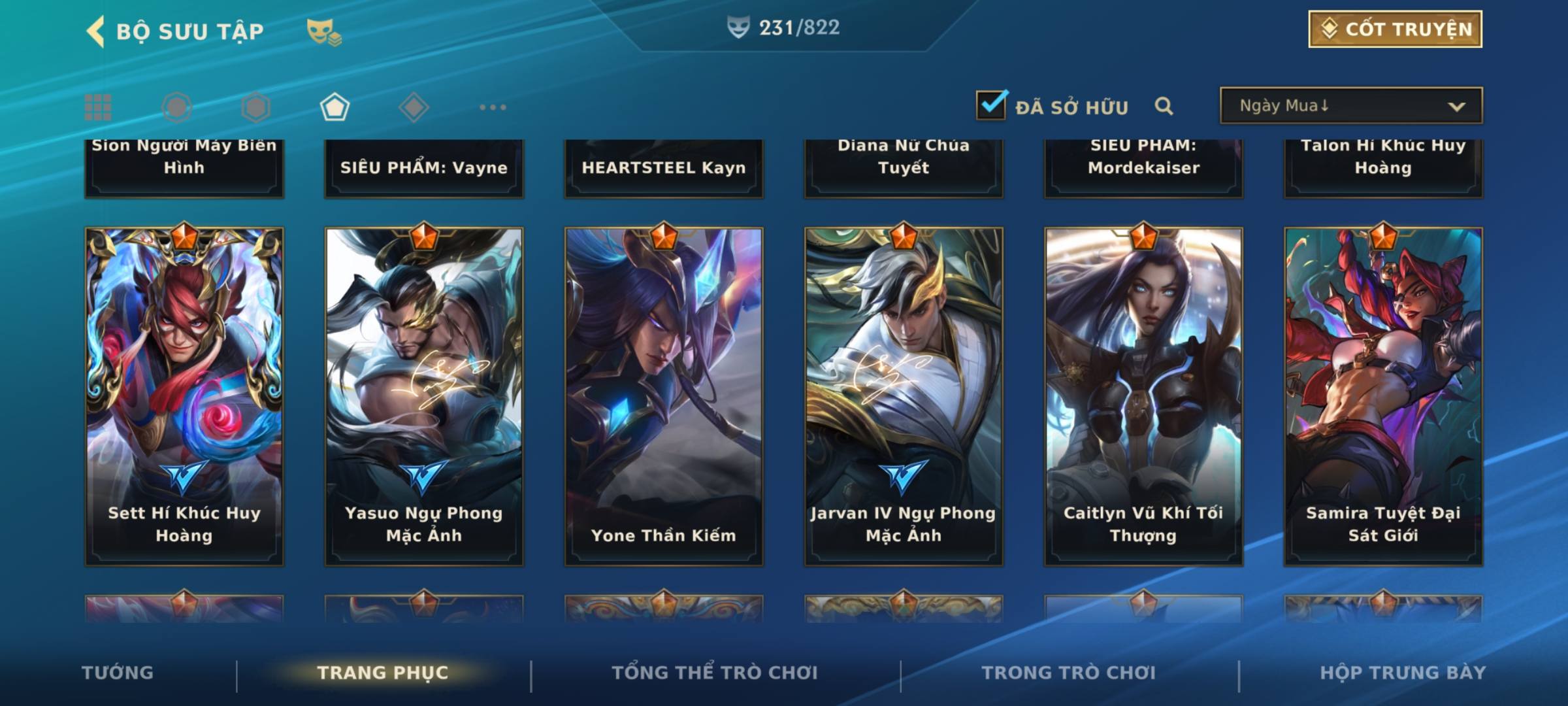Choose Yasuo Ngự Phong Mặc Ảnh skin

[424, 396]
